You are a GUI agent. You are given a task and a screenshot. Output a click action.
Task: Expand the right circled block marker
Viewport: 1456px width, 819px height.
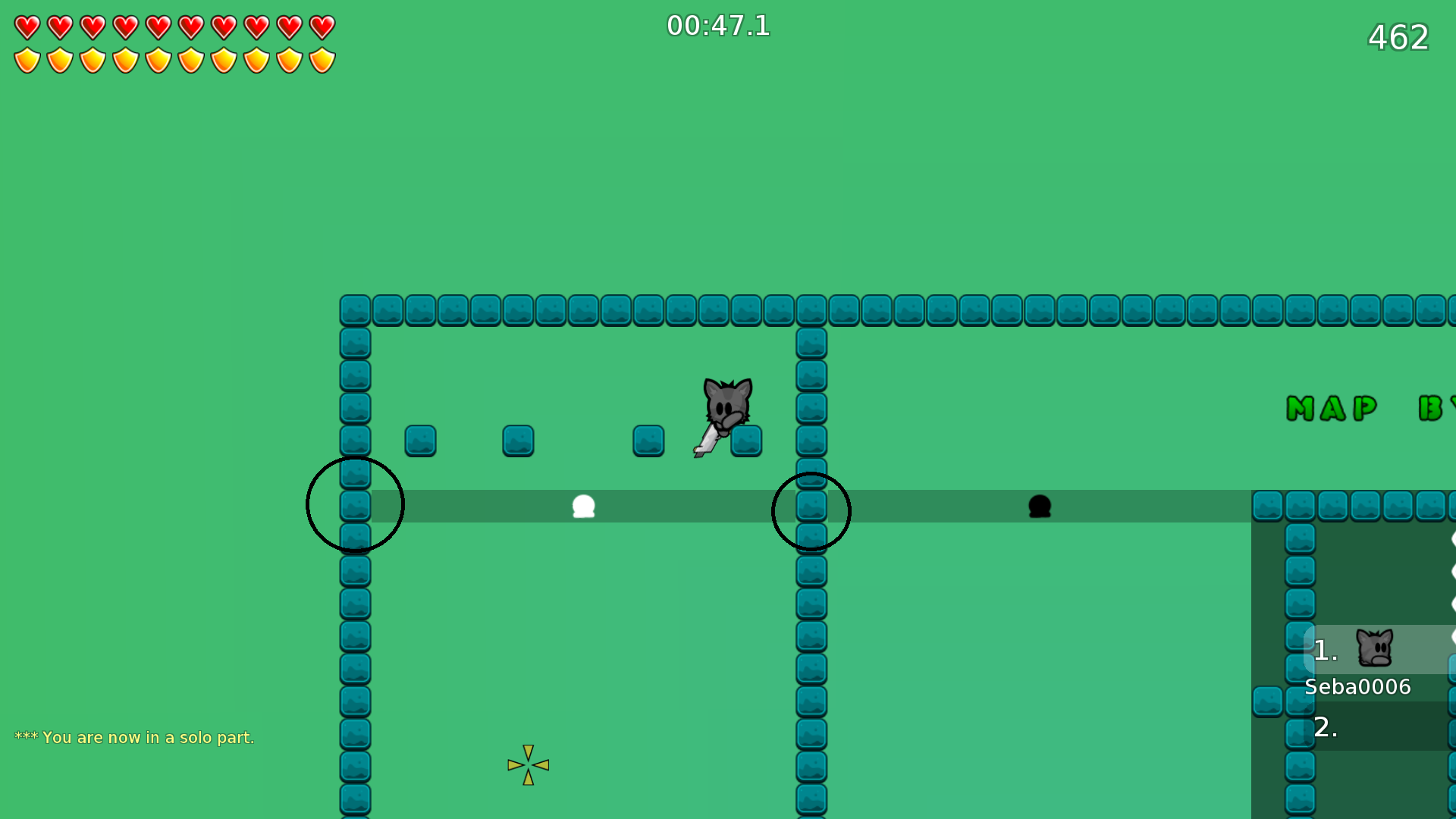point(811,510)
